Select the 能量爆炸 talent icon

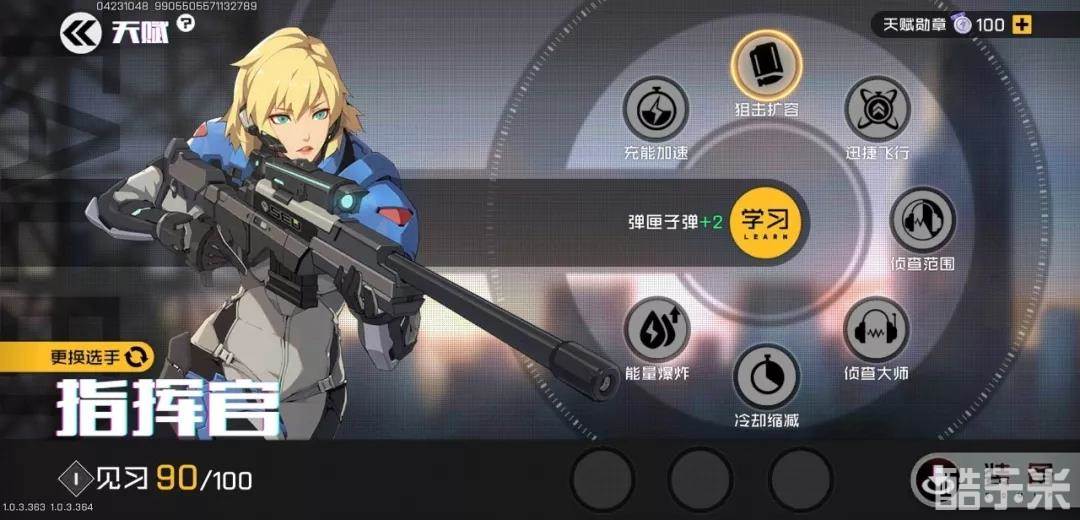pyautogui.click(x=656, y=331)
